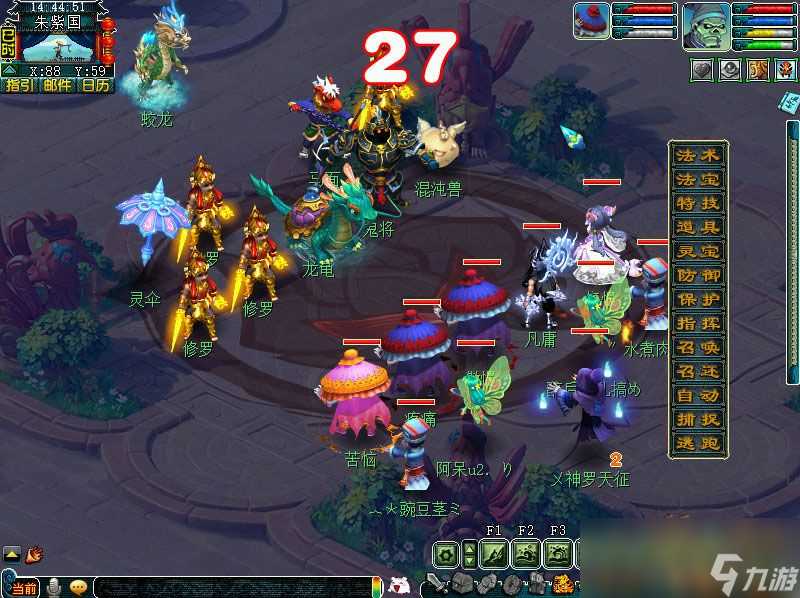Choose the 召还 recall pet command

[697, 372]
